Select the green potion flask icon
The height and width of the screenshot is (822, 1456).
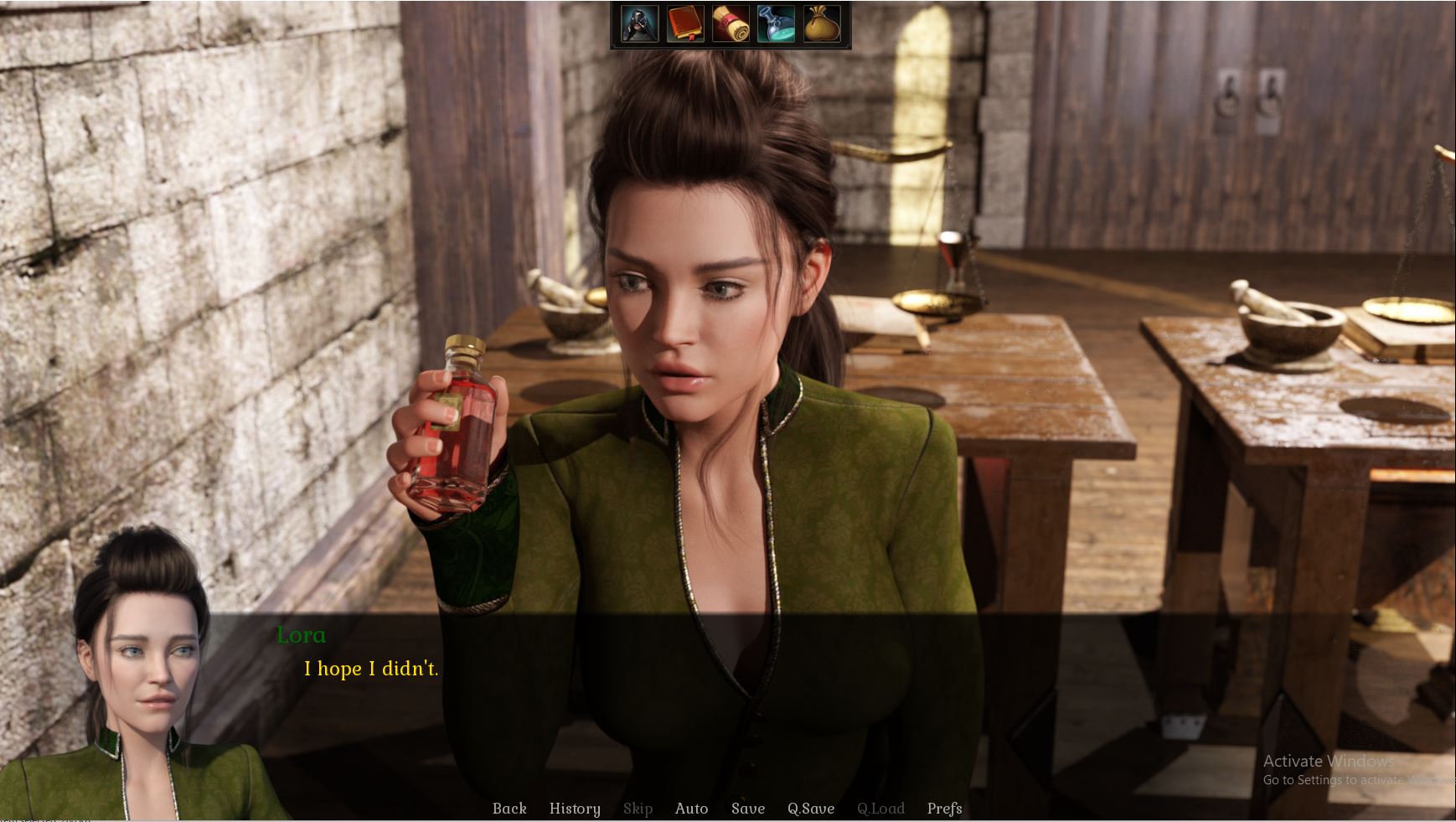776,23
